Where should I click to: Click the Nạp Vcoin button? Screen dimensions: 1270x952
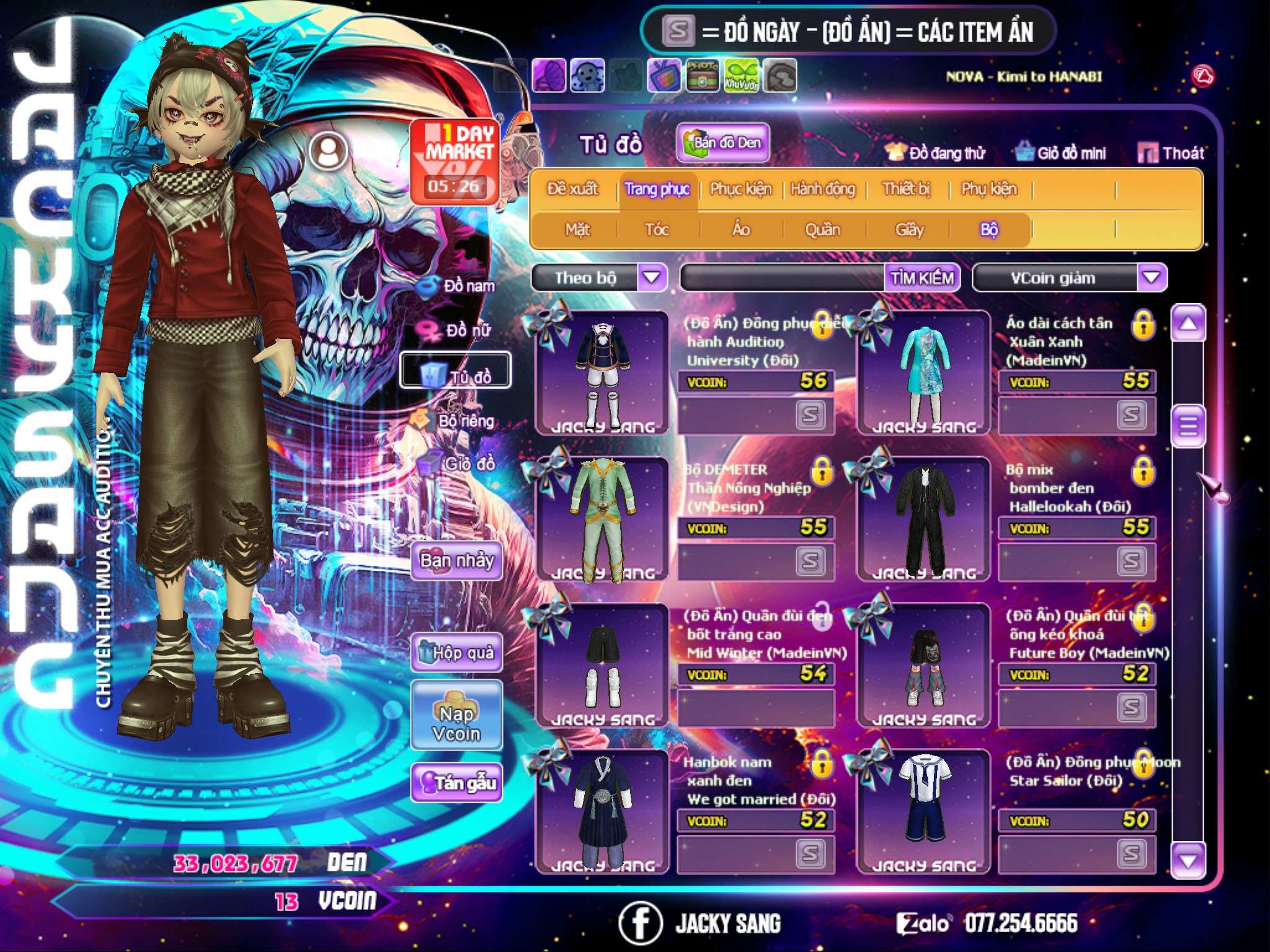(x=456, y=723)
